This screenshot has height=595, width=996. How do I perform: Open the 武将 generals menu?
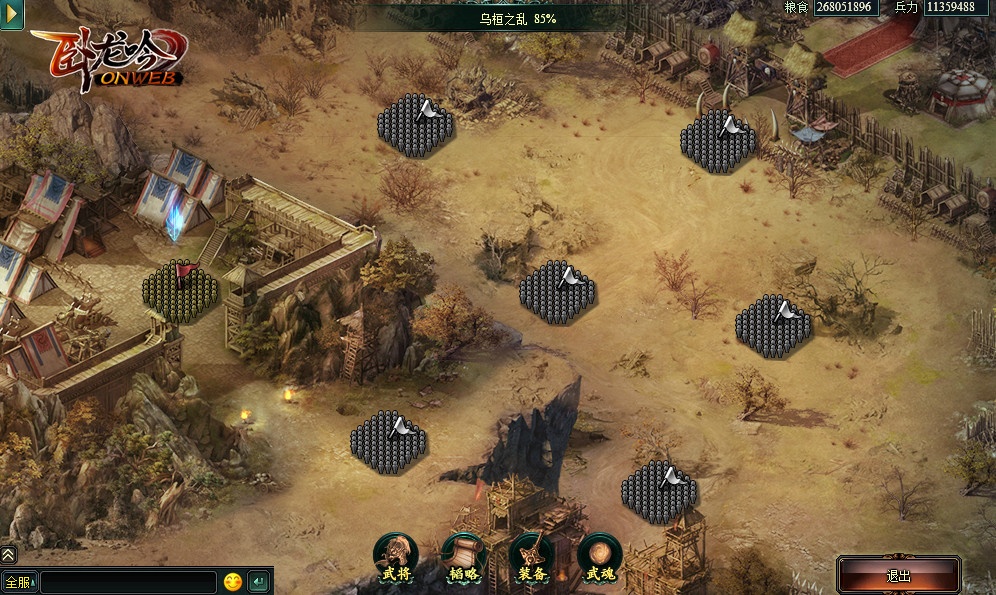(396, 557)
